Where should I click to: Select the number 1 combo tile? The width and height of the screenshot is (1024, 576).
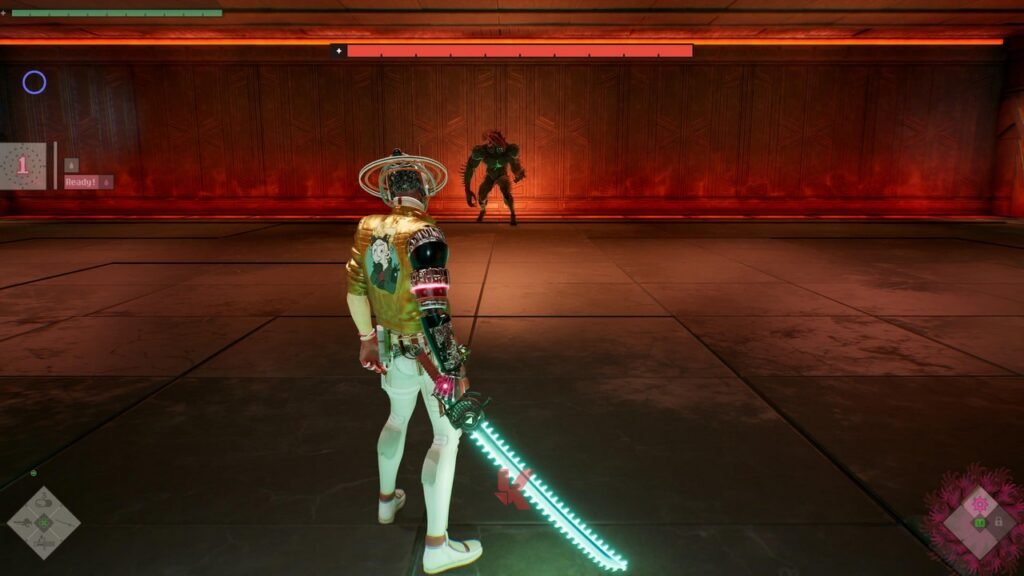[22, 166]
